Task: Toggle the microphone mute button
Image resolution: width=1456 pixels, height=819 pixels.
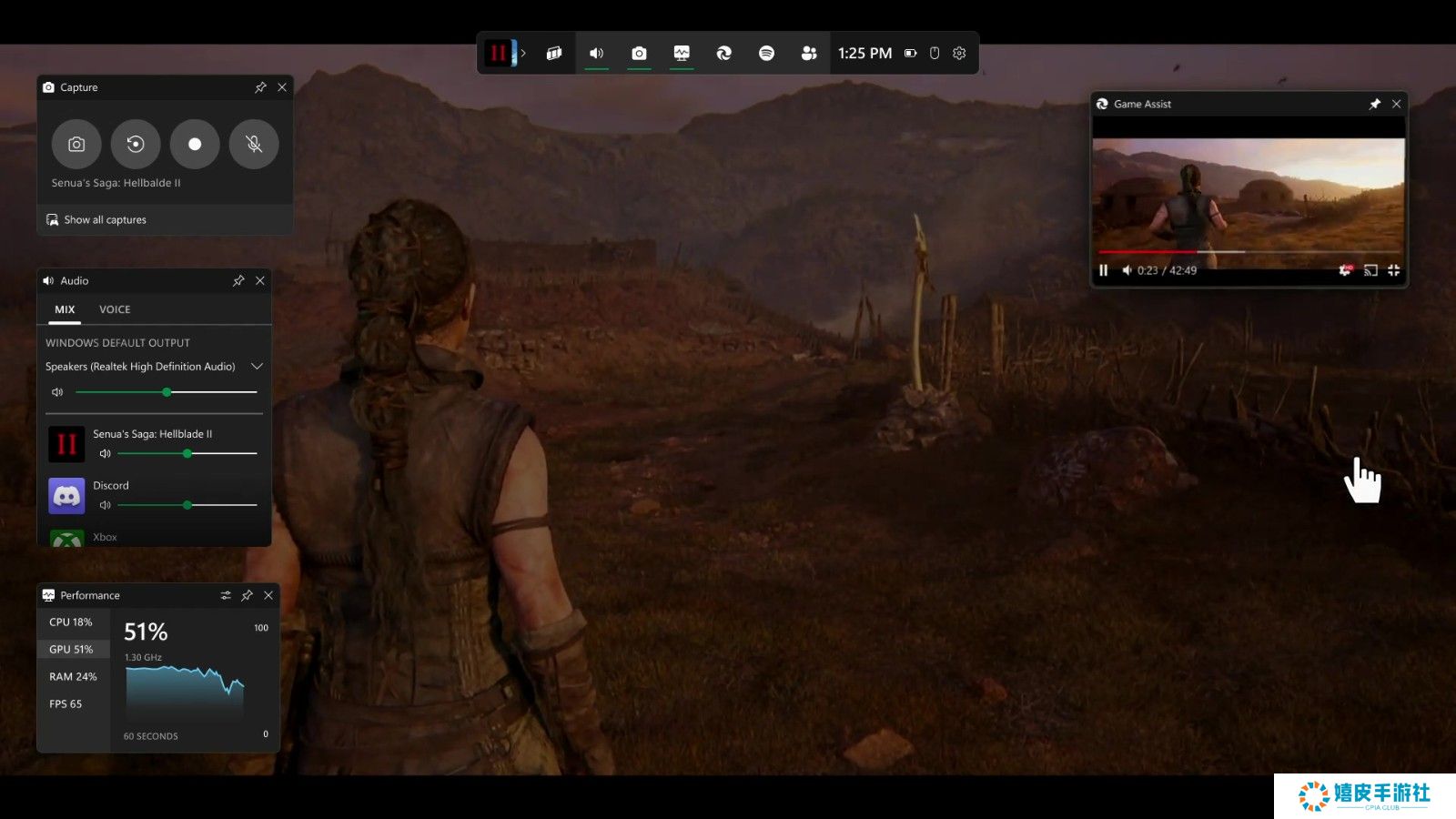Action: [254, 144]
